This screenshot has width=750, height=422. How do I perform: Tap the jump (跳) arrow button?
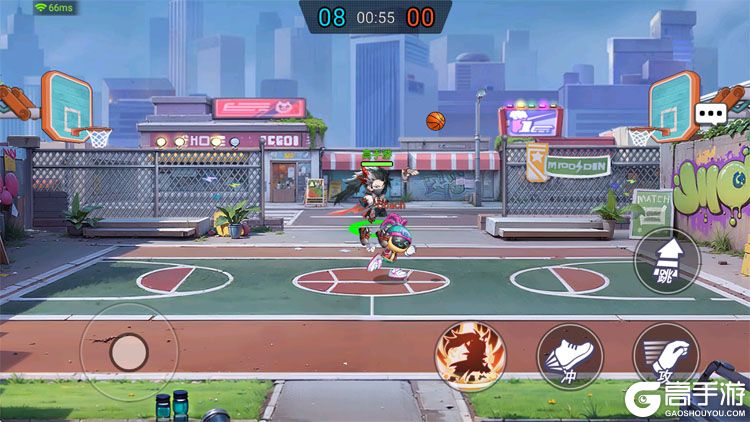tap(667, 261)
